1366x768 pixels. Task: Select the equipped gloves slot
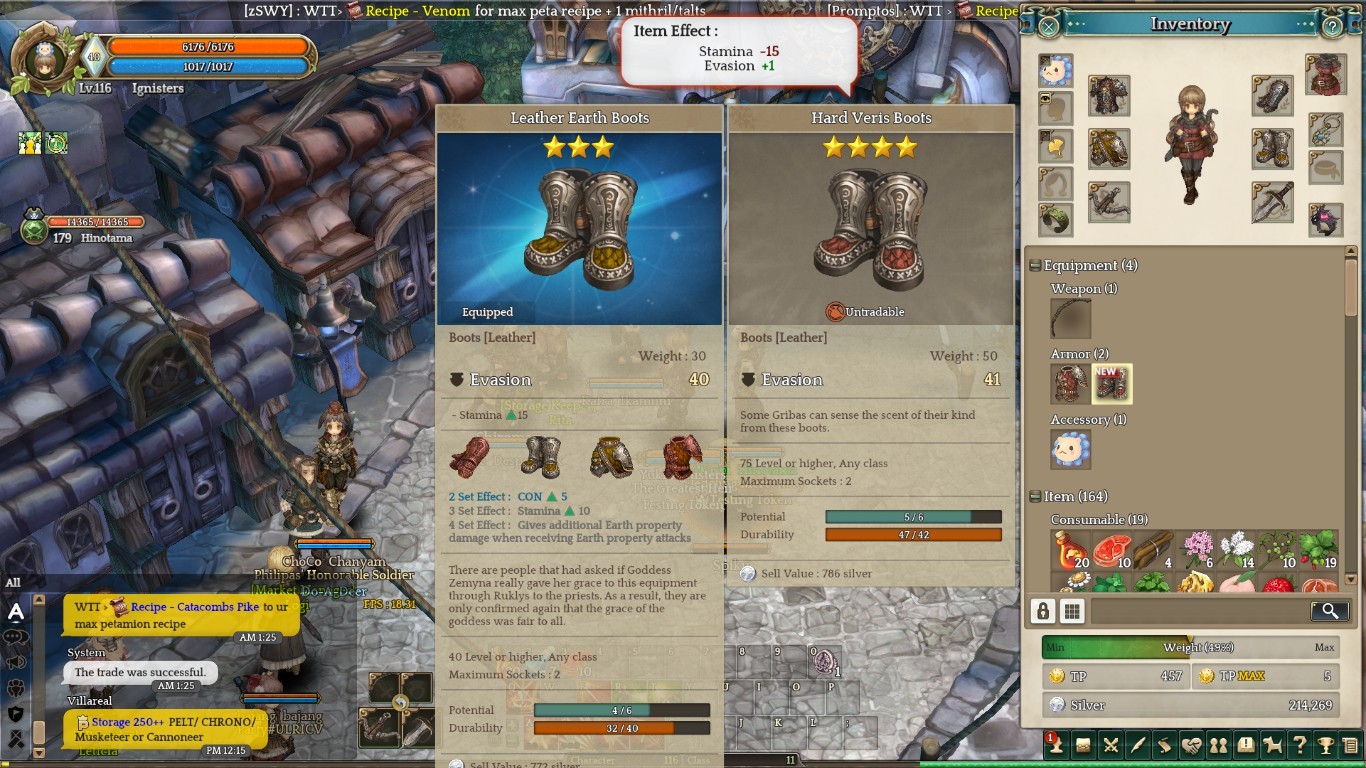point(1272,96)
